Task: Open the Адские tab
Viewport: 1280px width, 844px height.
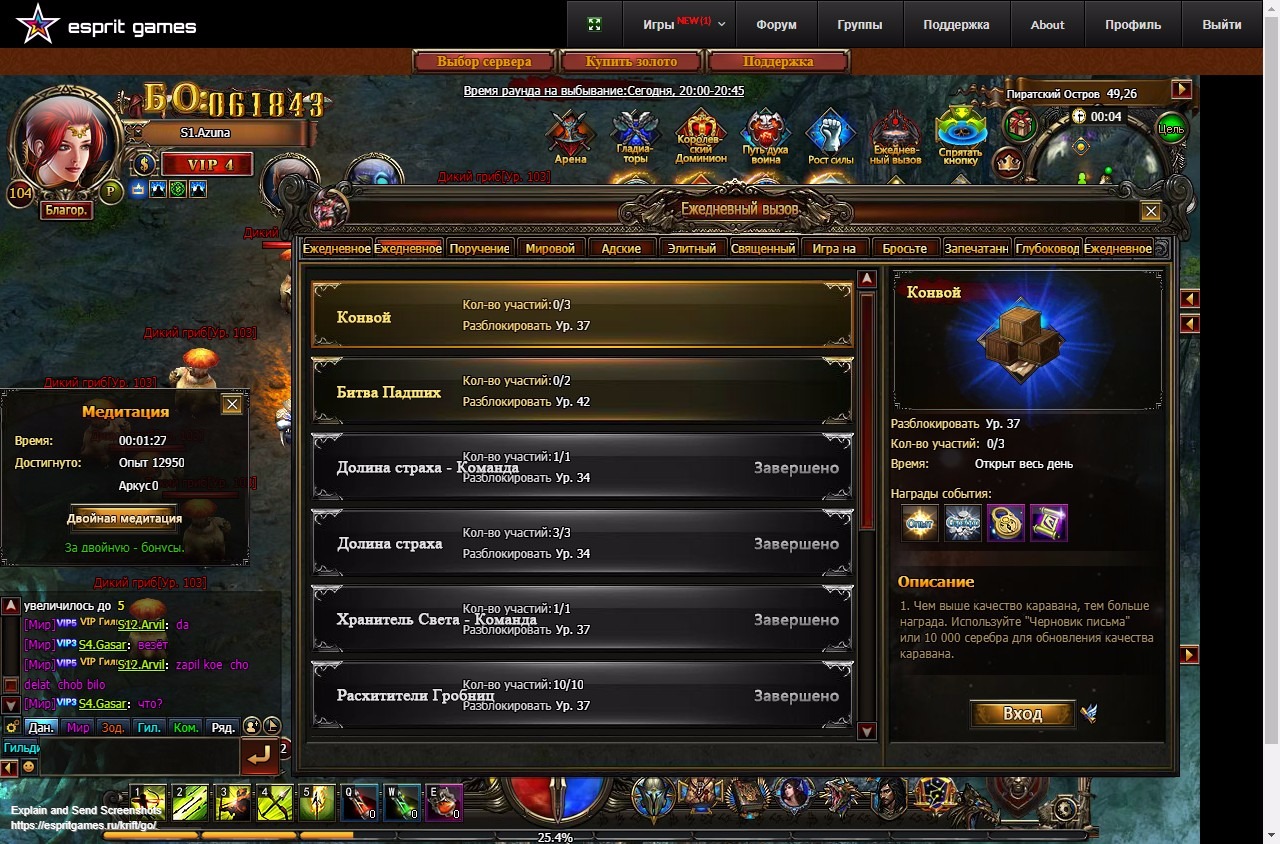Action: [x=622, y=248]
